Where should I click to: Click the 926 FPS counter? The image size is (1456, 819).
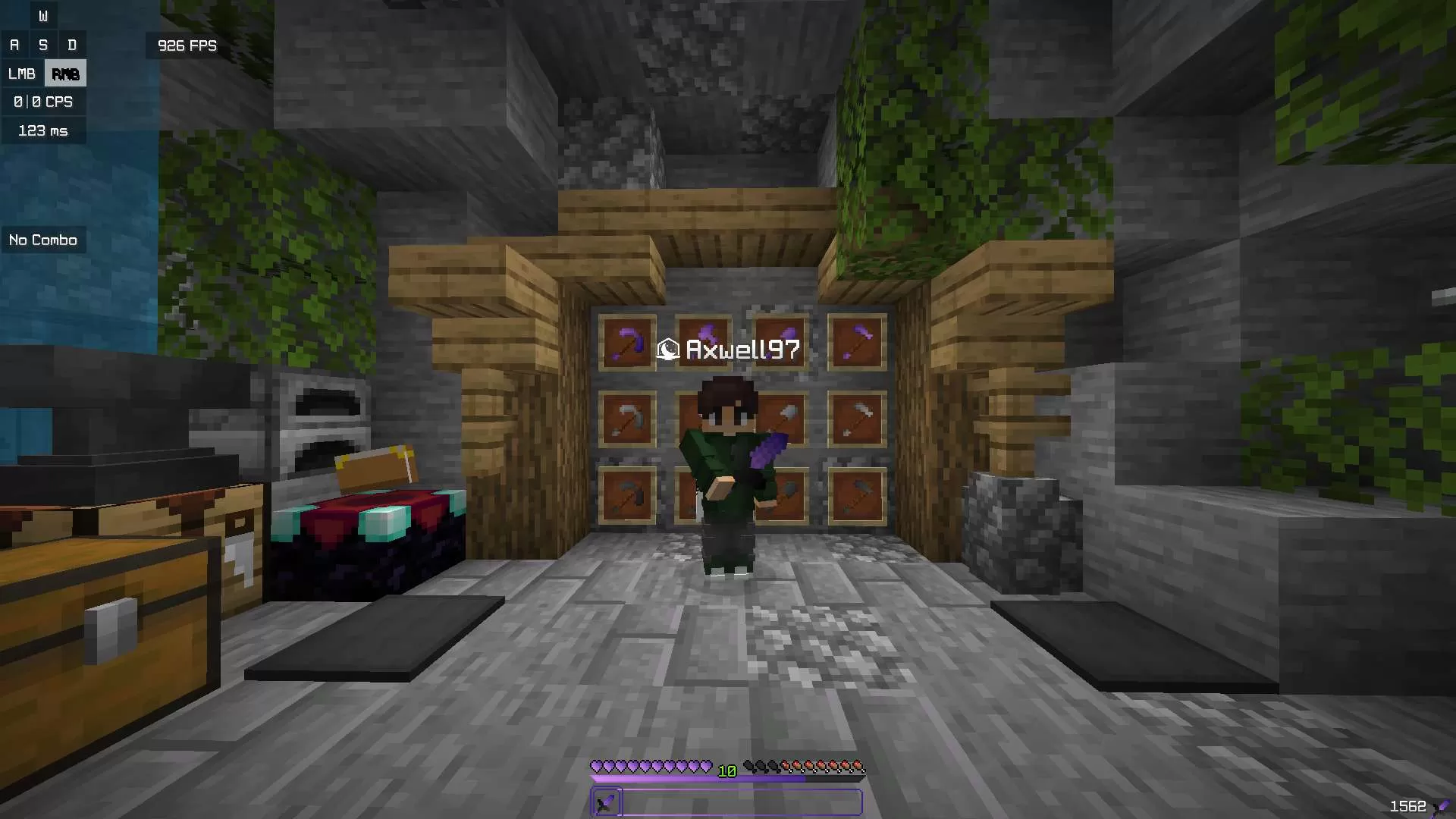click(186, 45)
